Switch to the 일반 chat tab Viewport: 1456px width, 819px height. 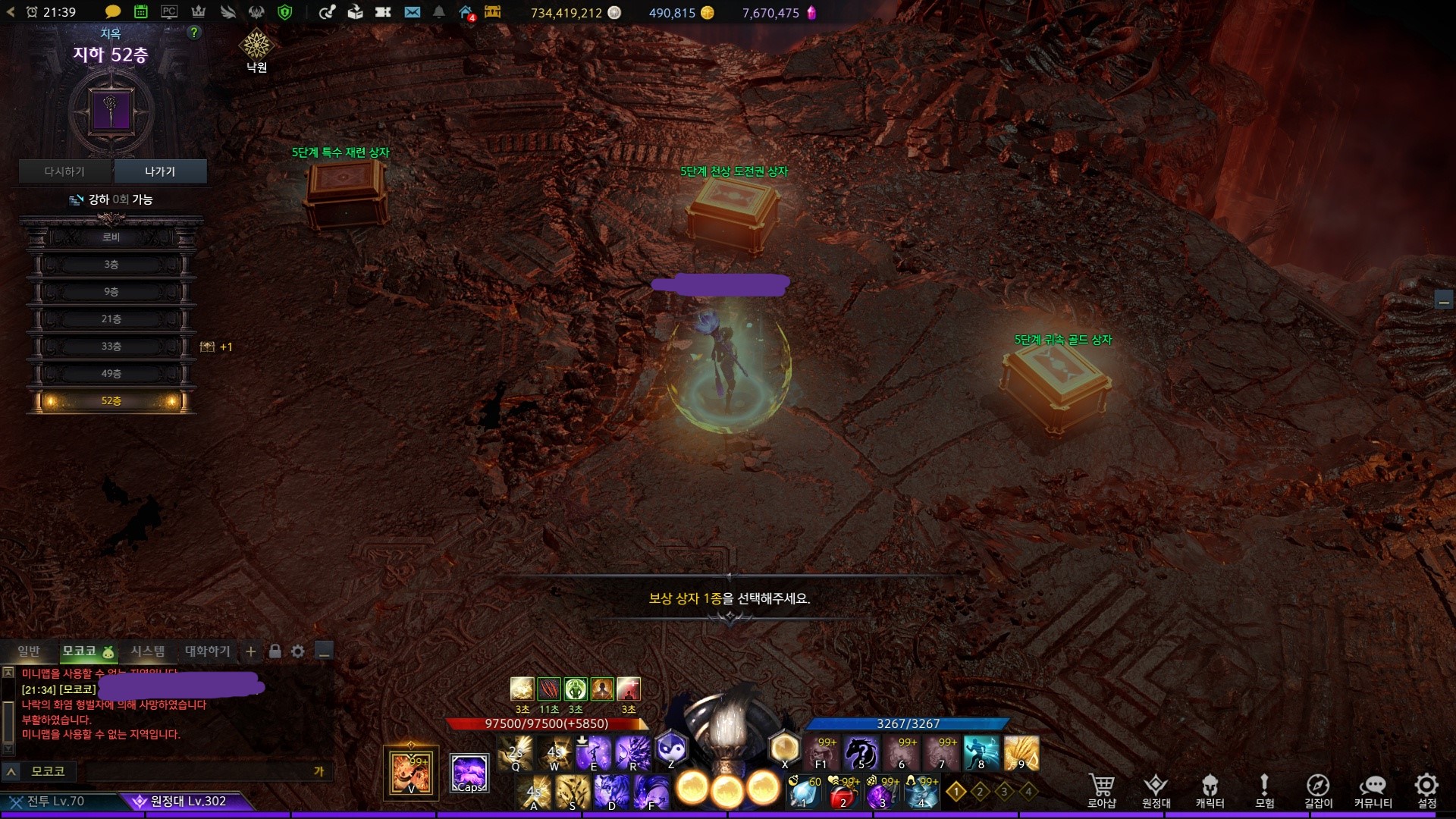(x=29, y=651)
